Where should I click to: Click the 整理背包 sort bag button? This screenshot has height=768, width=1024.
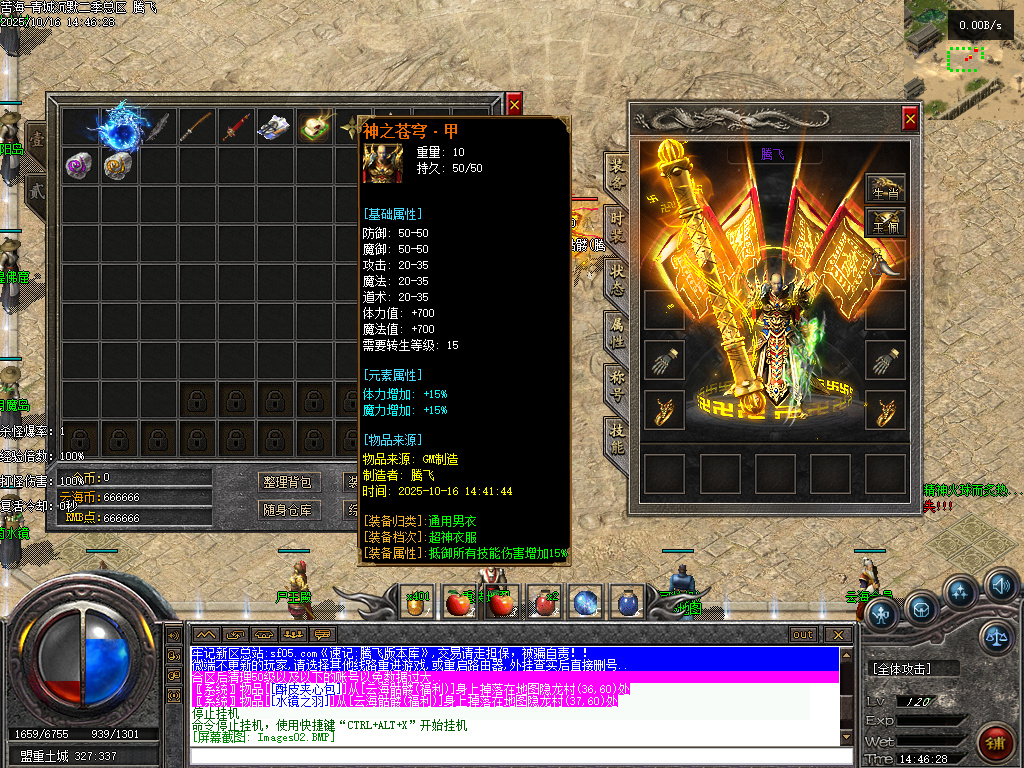tap(288, 482)
